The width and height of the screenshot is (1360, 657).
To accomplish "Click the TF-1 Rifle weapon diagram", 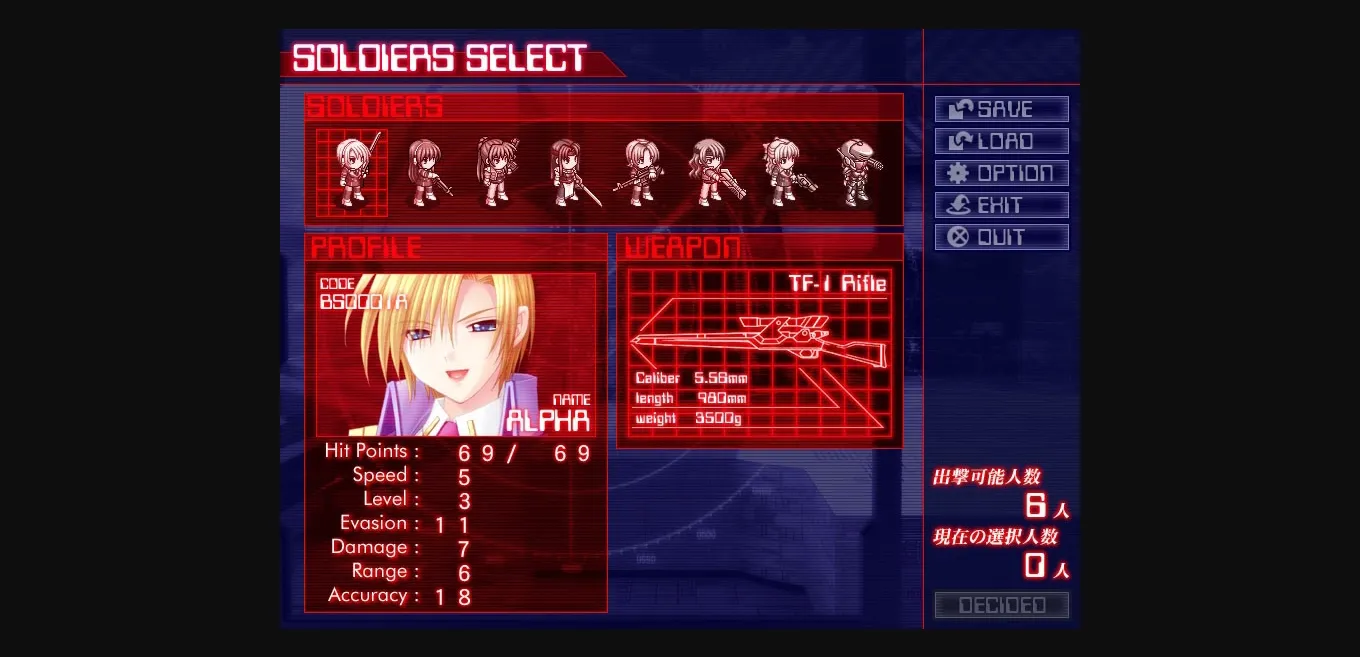I will pyautogui.click(x=758, y=341).
